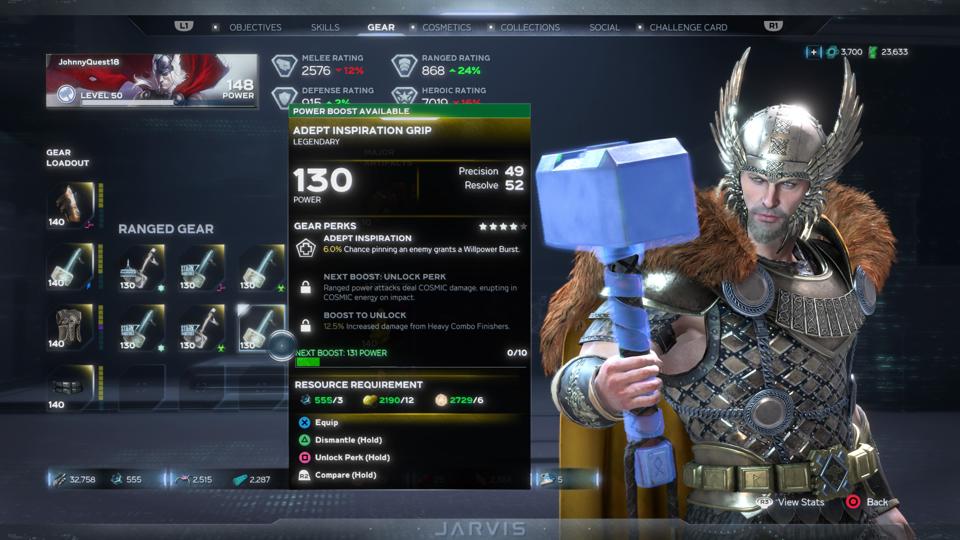Switch to the Objectives tab

click(255, 27)
